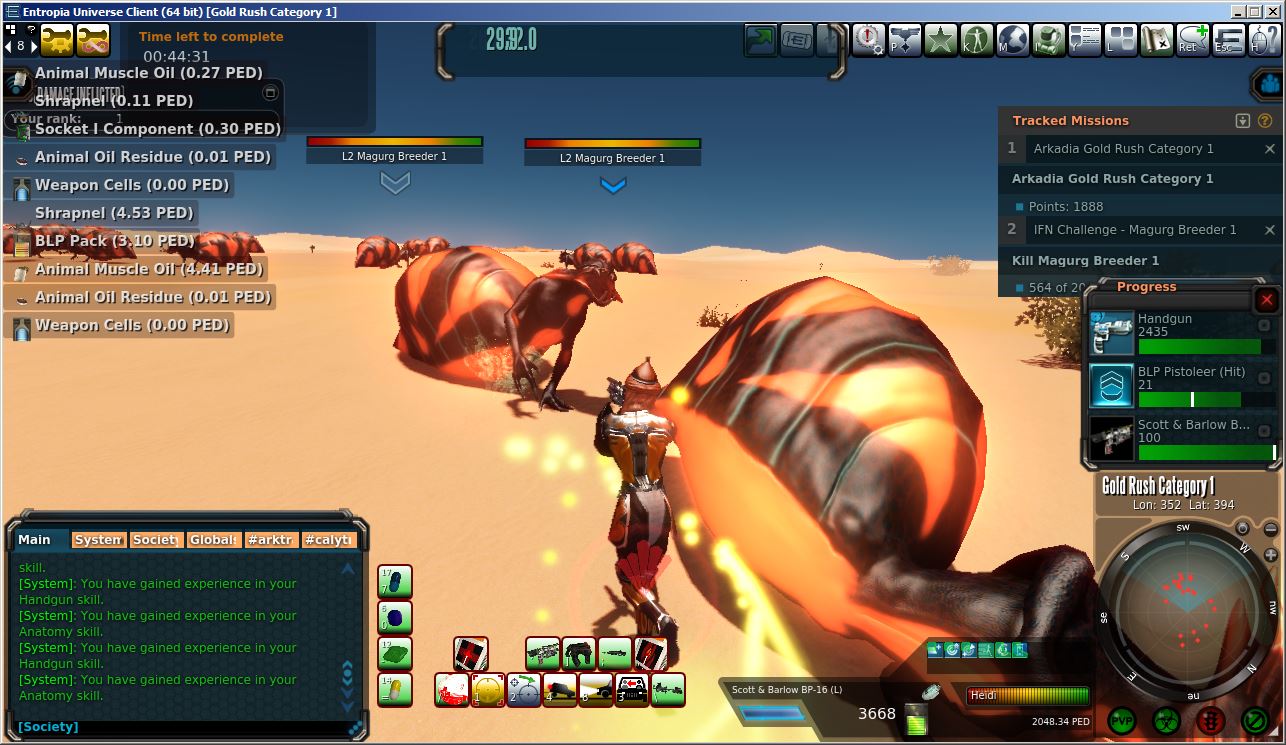
Task: Open the inventory backpack icon
Action: click(x=1049, y=41)
